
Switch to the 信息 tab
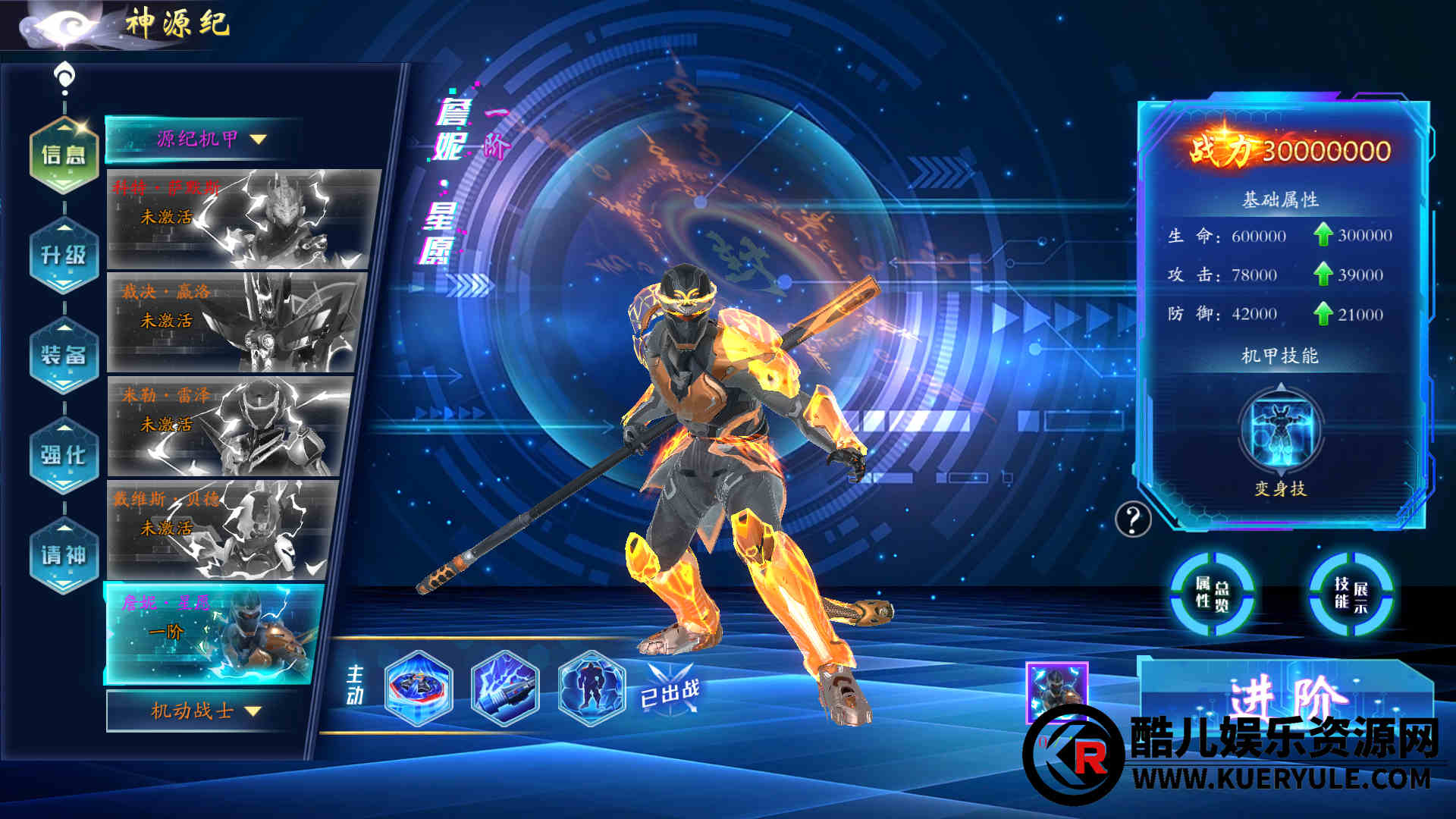click(64, 155)
